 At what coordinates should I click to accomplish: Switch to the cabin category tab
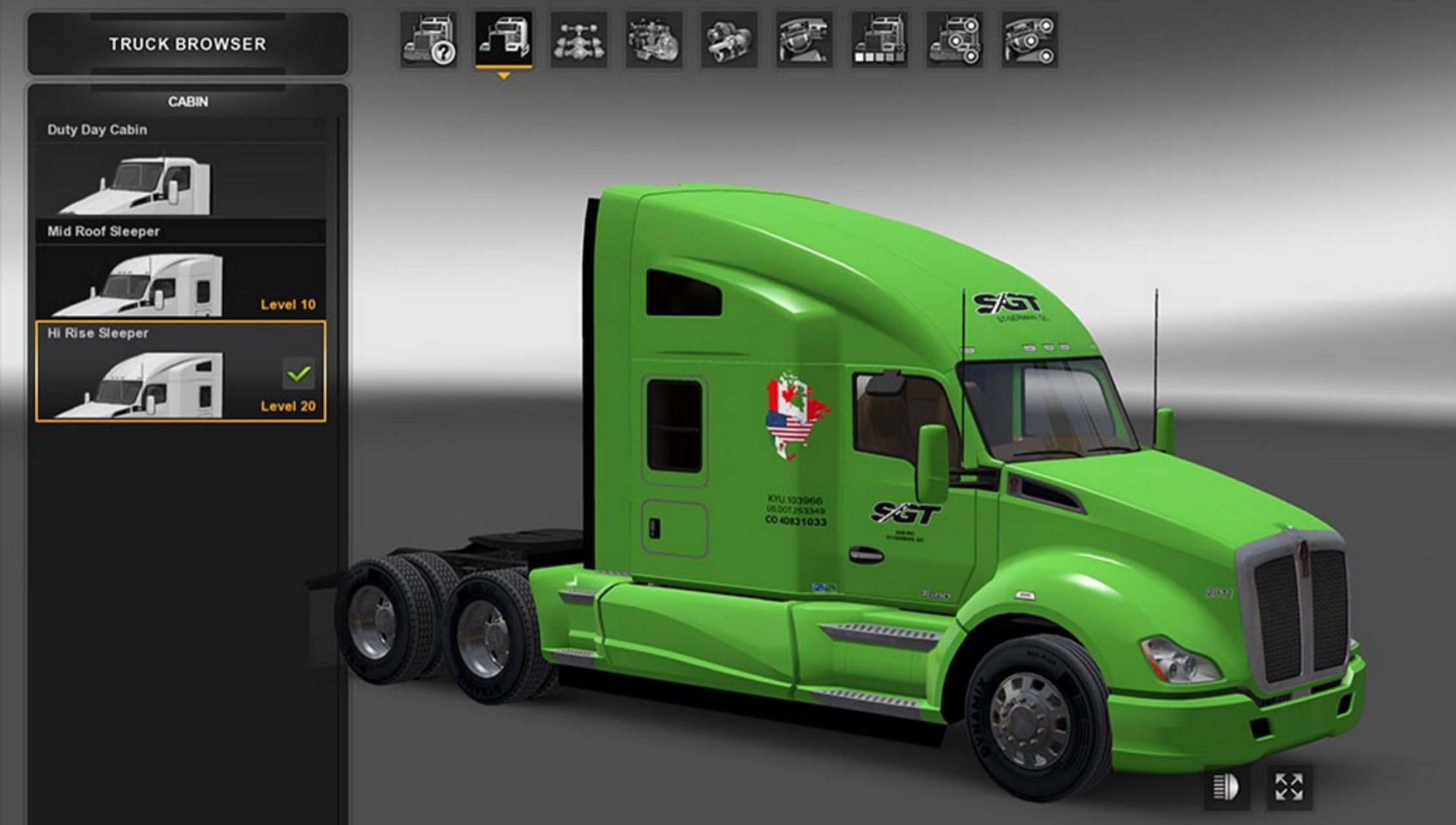click(x=504, y=40)
